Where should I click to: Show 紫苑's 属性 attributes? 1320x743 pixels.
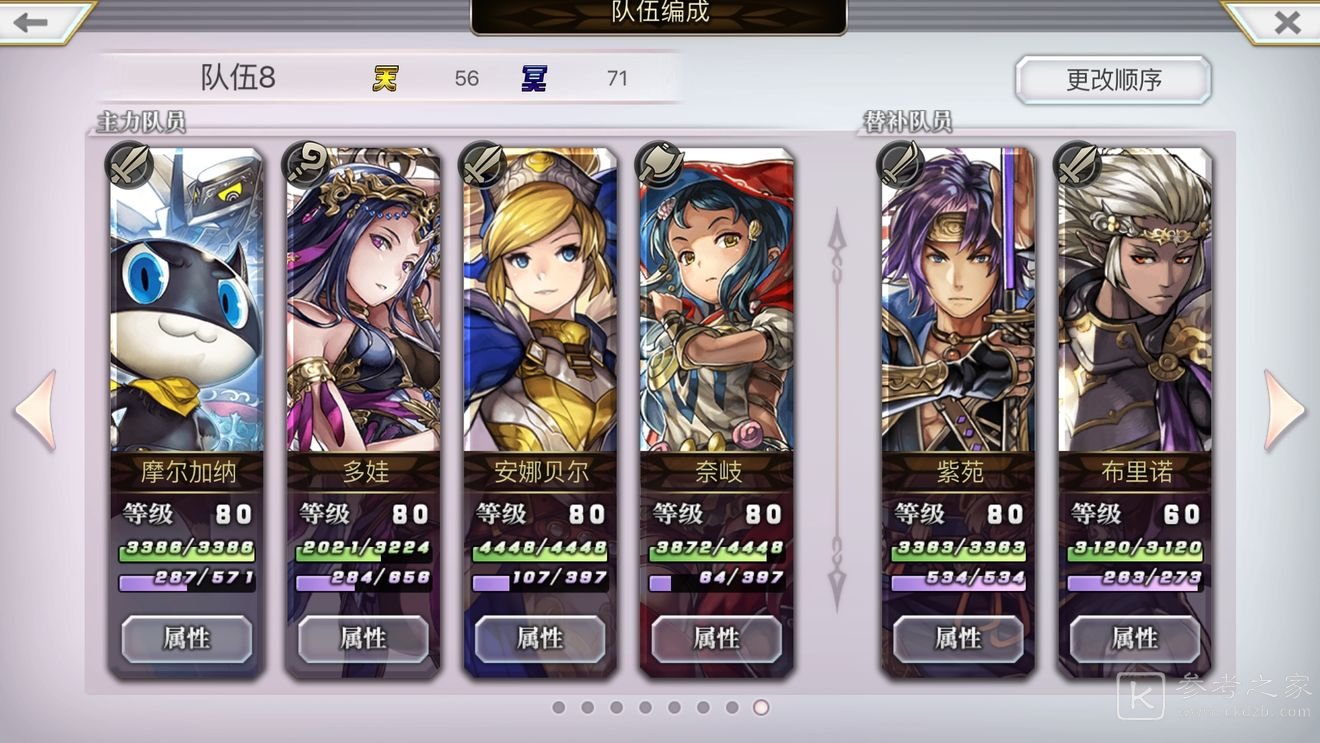[x=958, y=638]
